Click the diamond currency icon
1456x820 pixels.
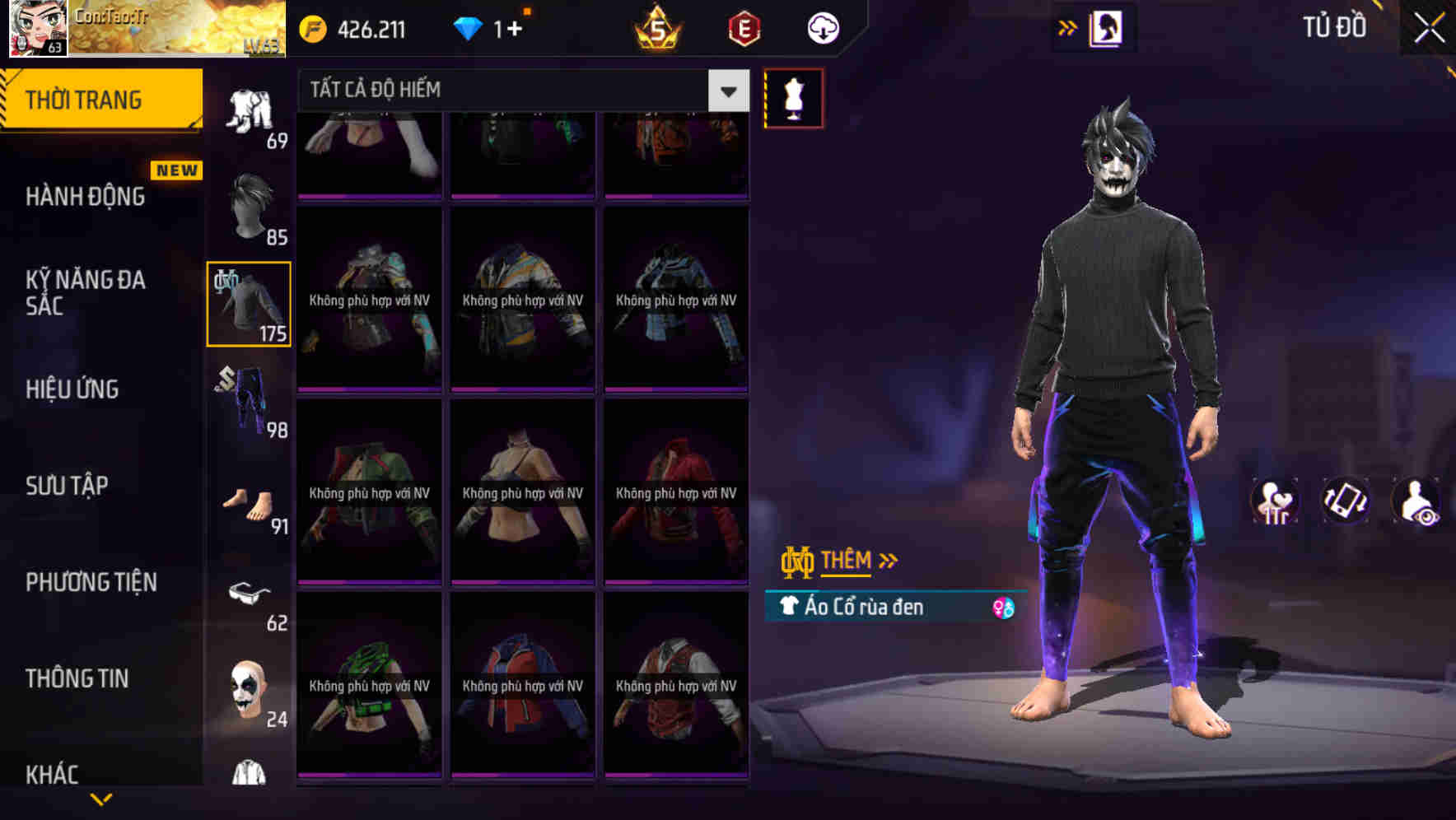pyautogui.click(x=469, y=27)
